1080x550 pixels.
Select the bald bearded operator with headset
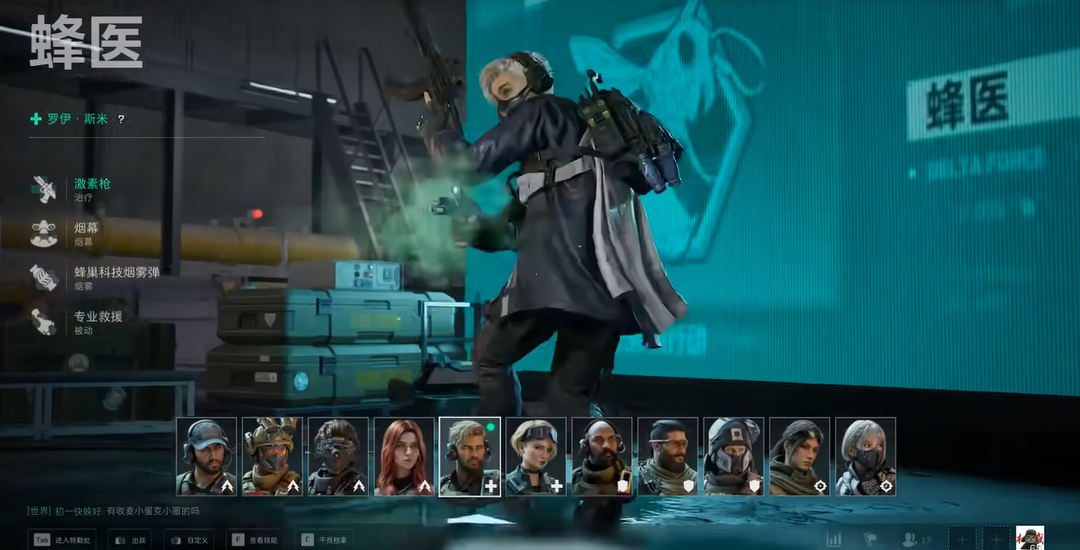pyautogui.click(x=602, y=456)
